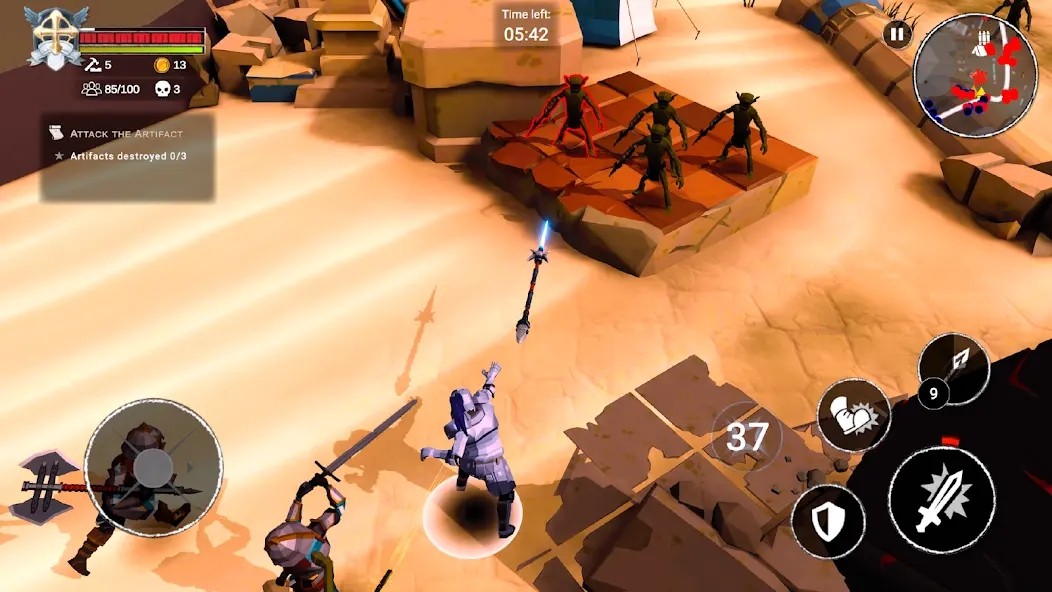Screen dimensions: 1052x592
Task: Select the ability on 37 cooldown
Action: coord(746,437)
